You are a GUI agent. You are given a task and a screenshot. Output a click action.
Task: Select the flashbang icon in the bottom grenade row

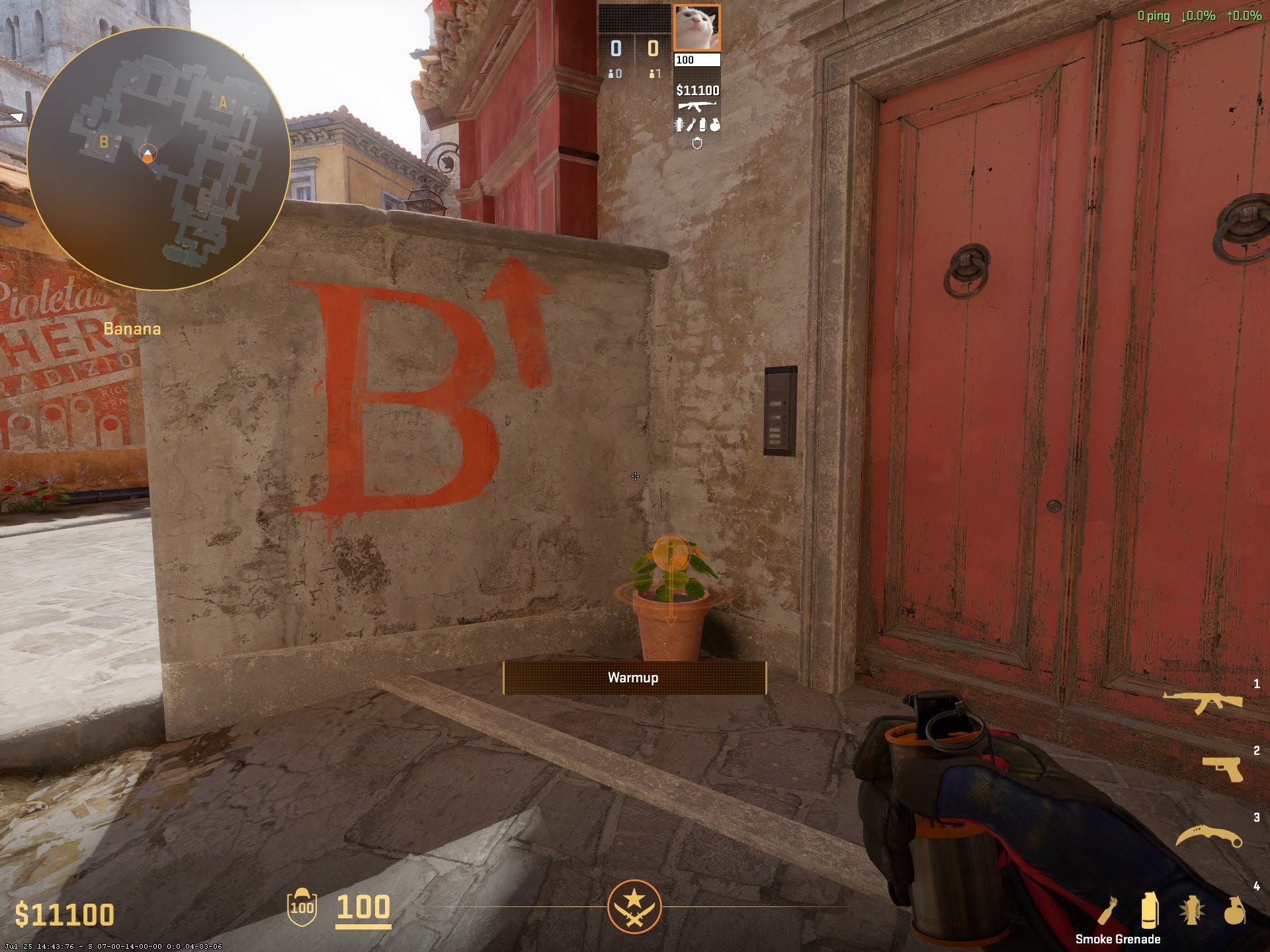pyautogui.click(x=1192, y=912)
